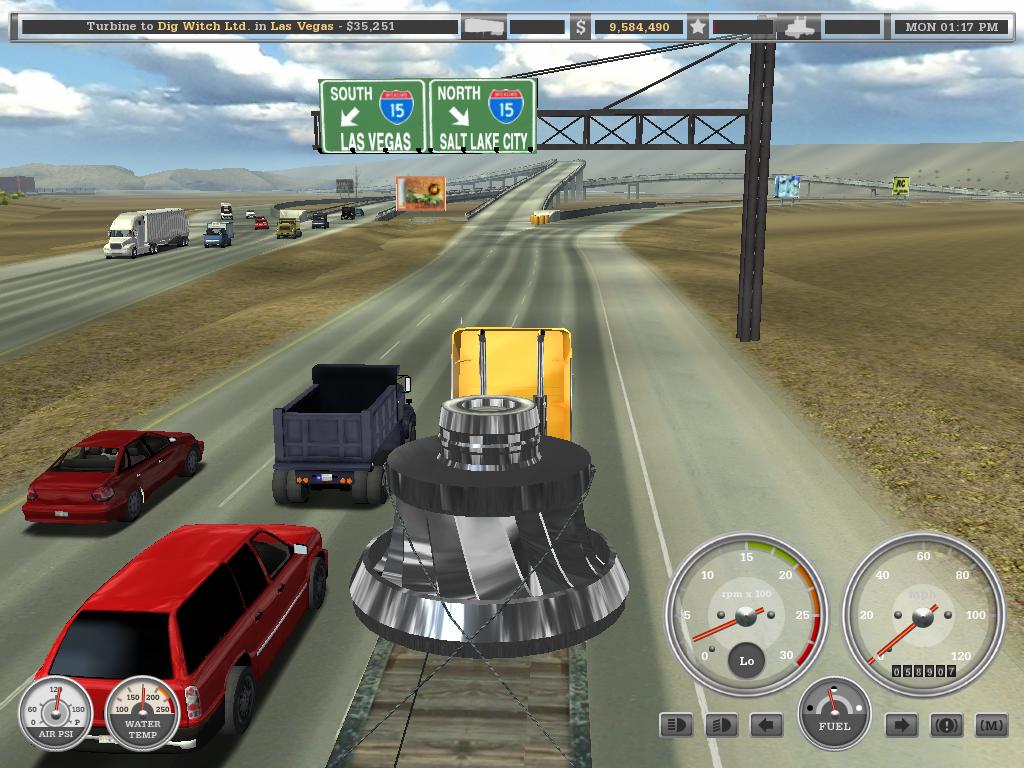Viewport: 1024px width, 768px height.
Task: Click the star rating icon
Action: (697, 27)
